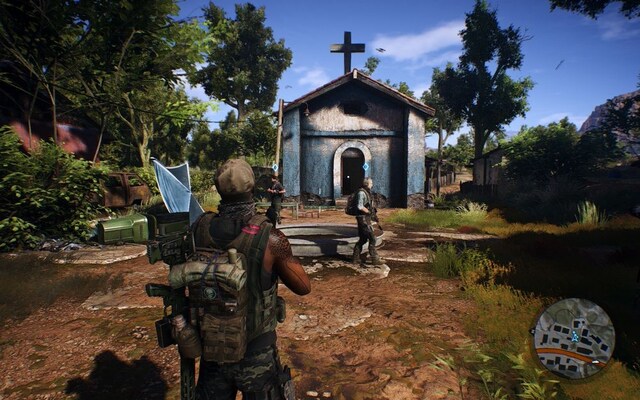
Task: Click the blue diamond marker beside the church doorway
Action: click(366, 167)
